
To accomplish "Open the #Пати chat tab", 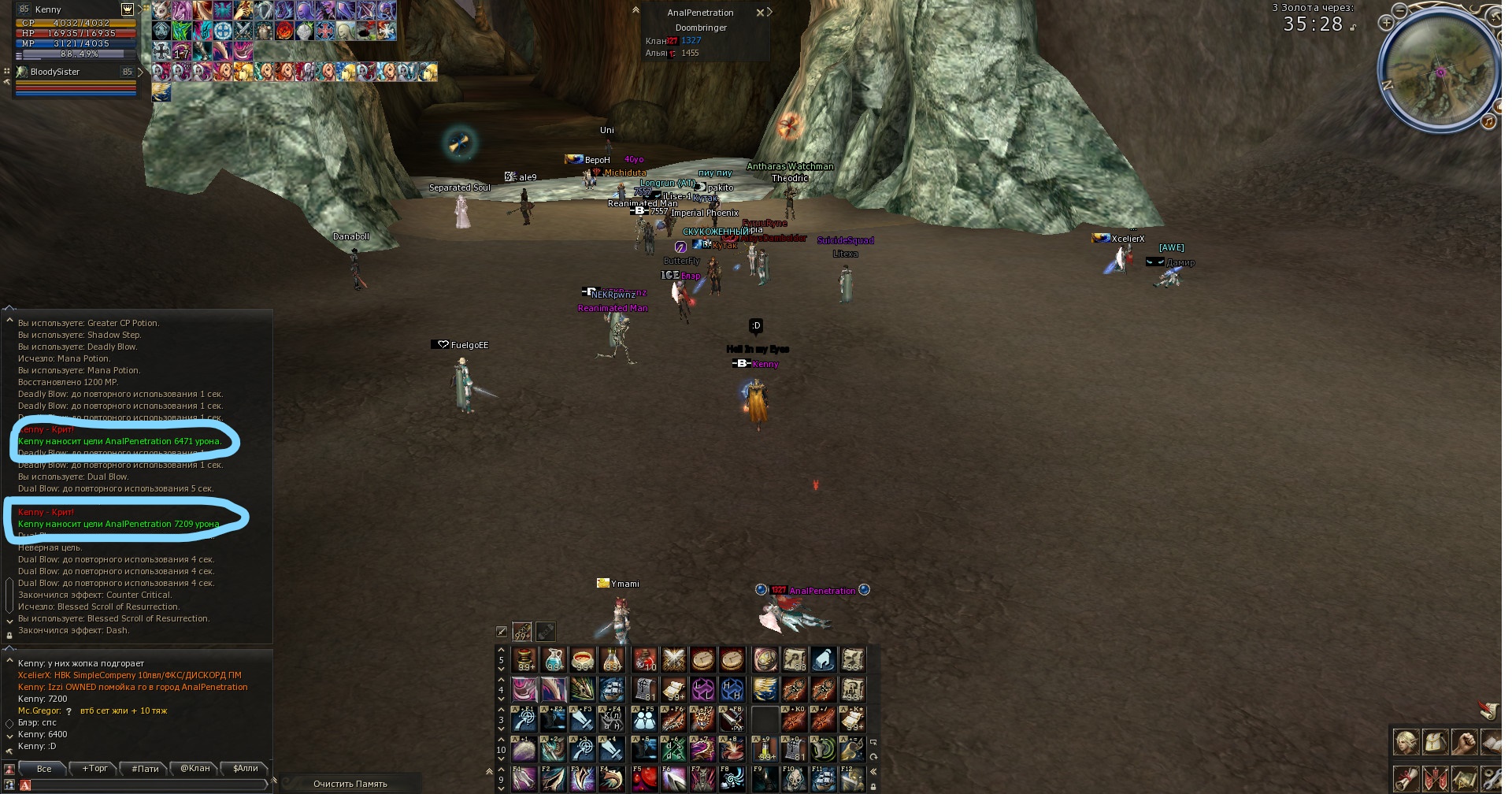I will tap(145, 769).
